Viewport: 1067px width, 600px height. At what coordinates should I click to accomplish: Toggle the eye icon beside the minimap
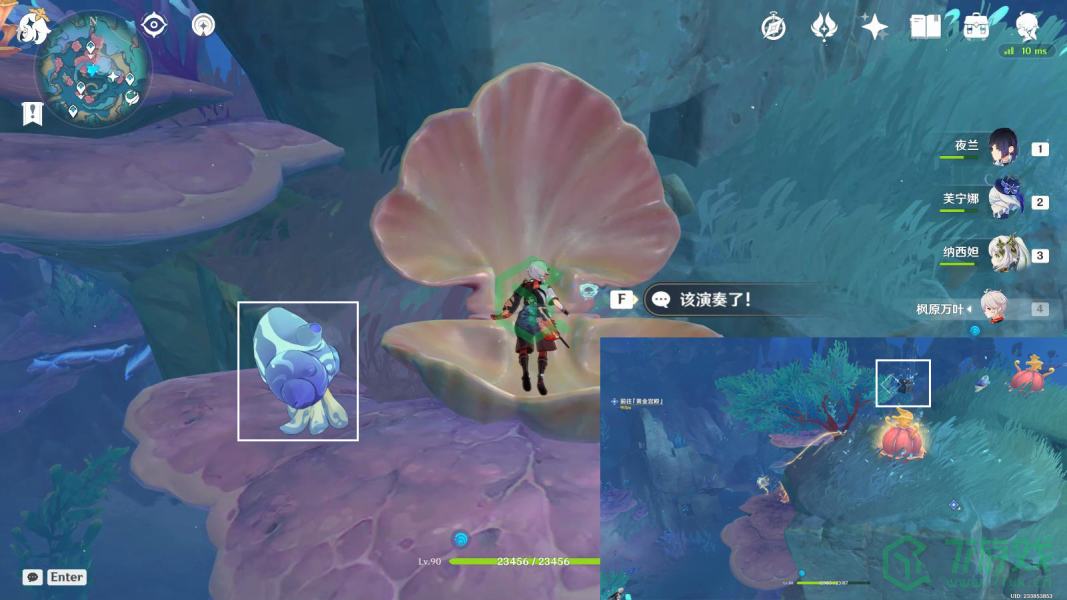coord(154,25)
